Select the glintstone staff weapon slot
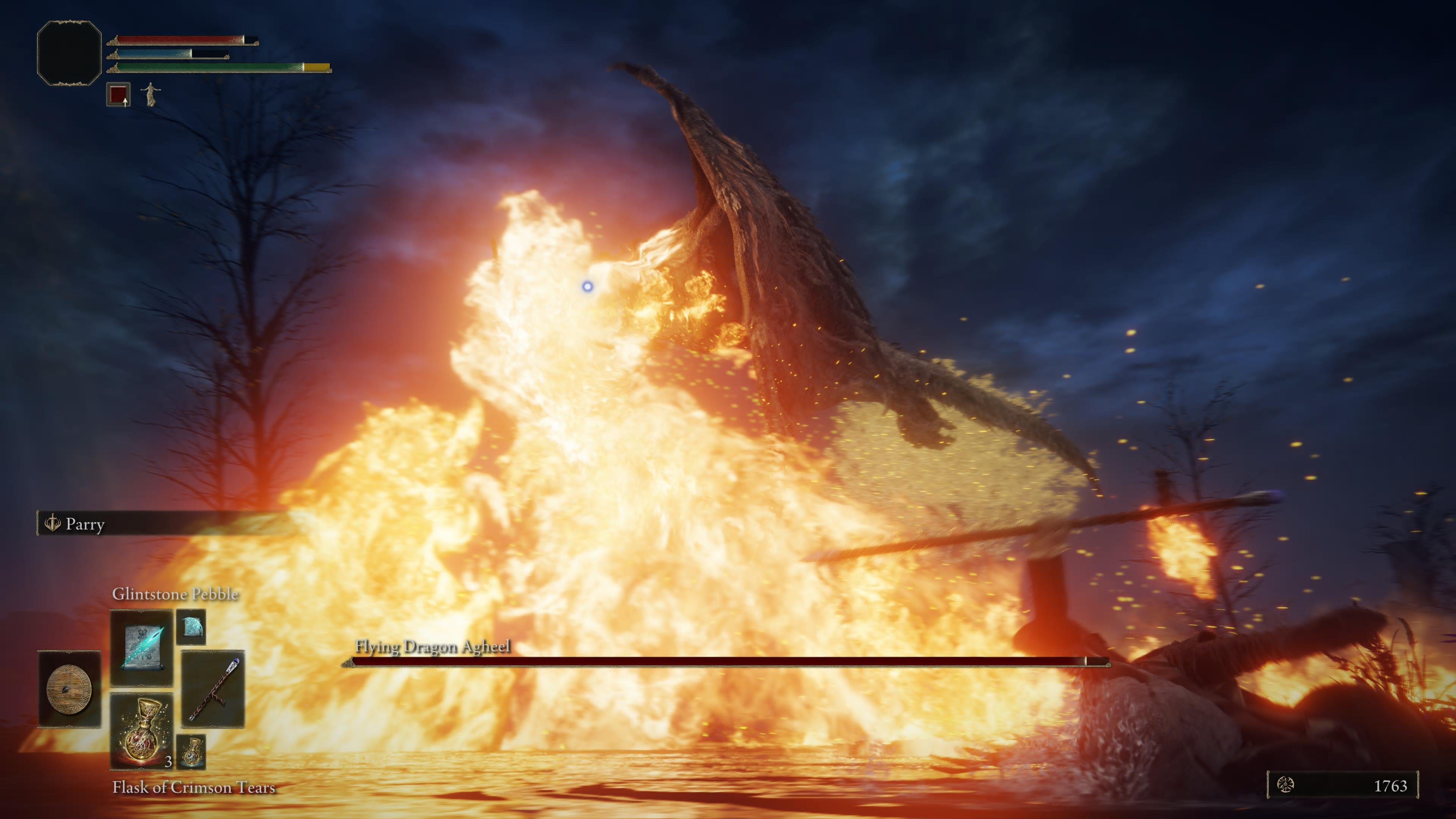The width and height of the screenshot is (1456, 819). tap(213, 689)
